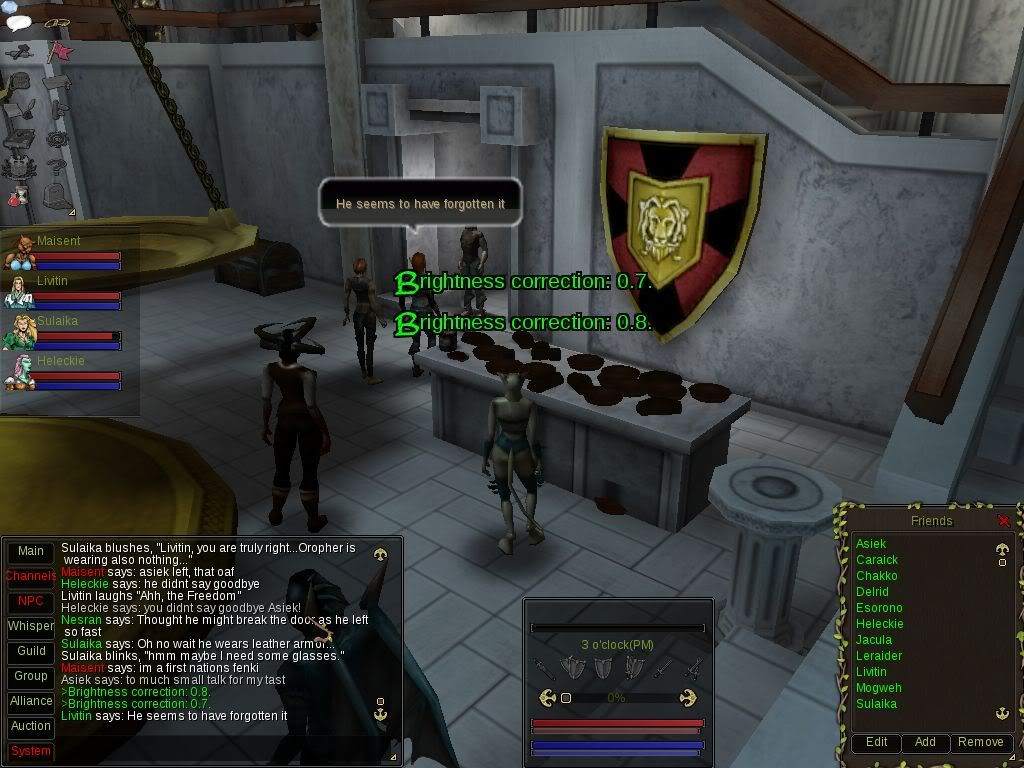The width and height of the screenshot is (1024, 768).
Task: Show the NPC chat tab
Action: tap(31, 602)
